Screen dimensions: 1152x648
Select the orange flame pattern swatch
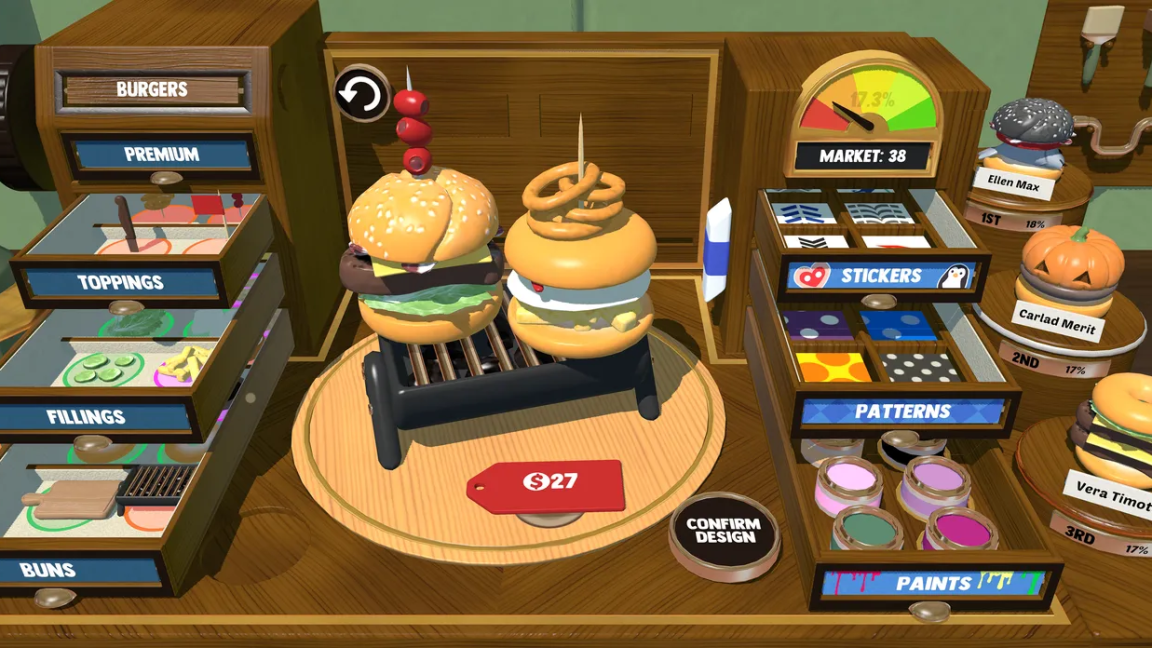[834, 365]
